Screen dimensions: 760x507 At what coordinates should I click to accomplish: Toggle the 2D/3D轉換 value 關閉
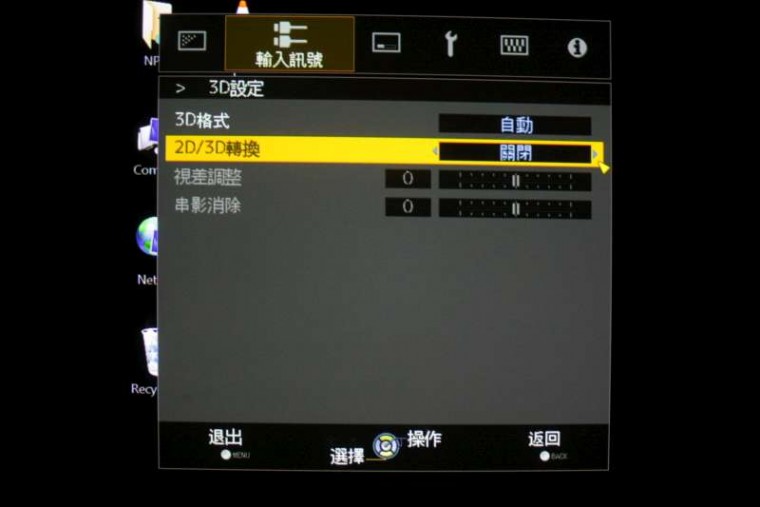(x=515, y=153)
